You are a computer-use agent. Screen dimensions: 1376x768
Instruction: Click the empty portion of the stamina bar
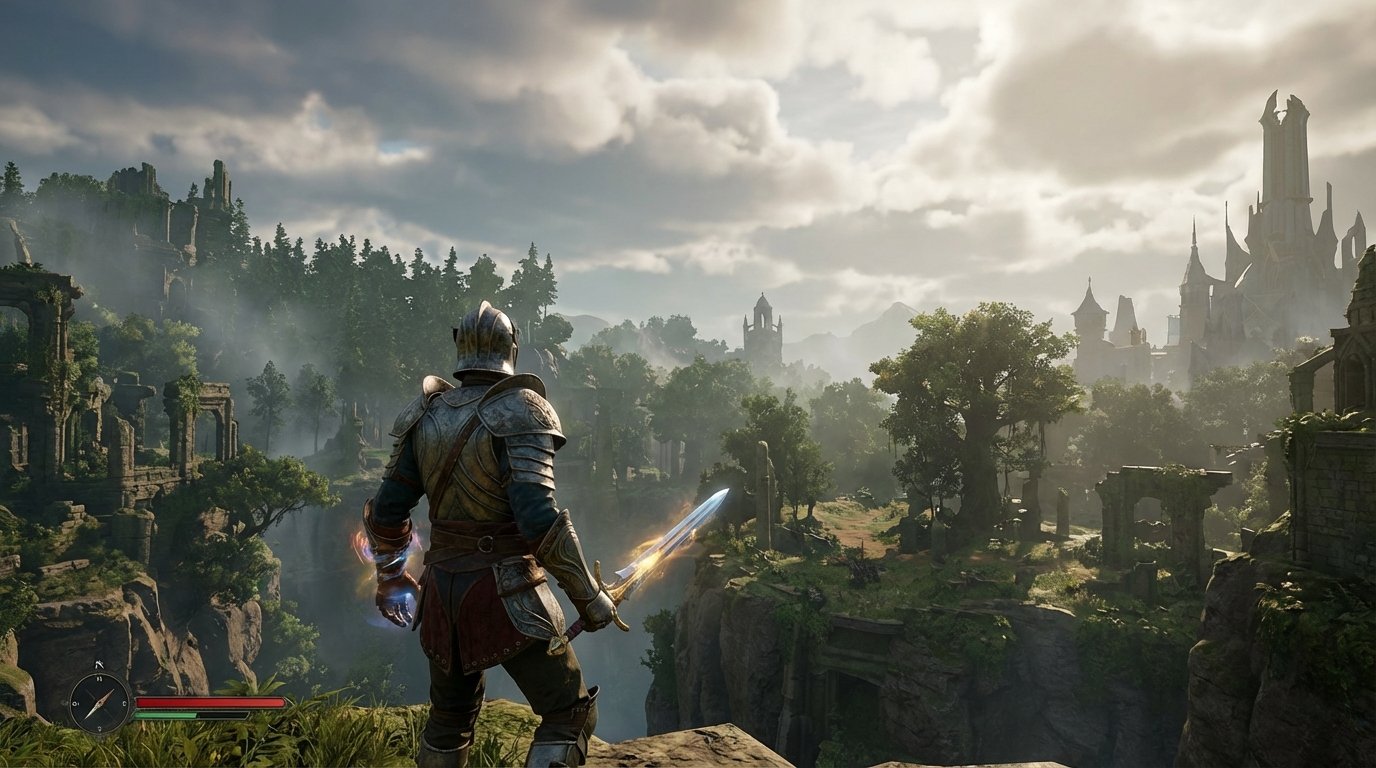tap(223, 715)
